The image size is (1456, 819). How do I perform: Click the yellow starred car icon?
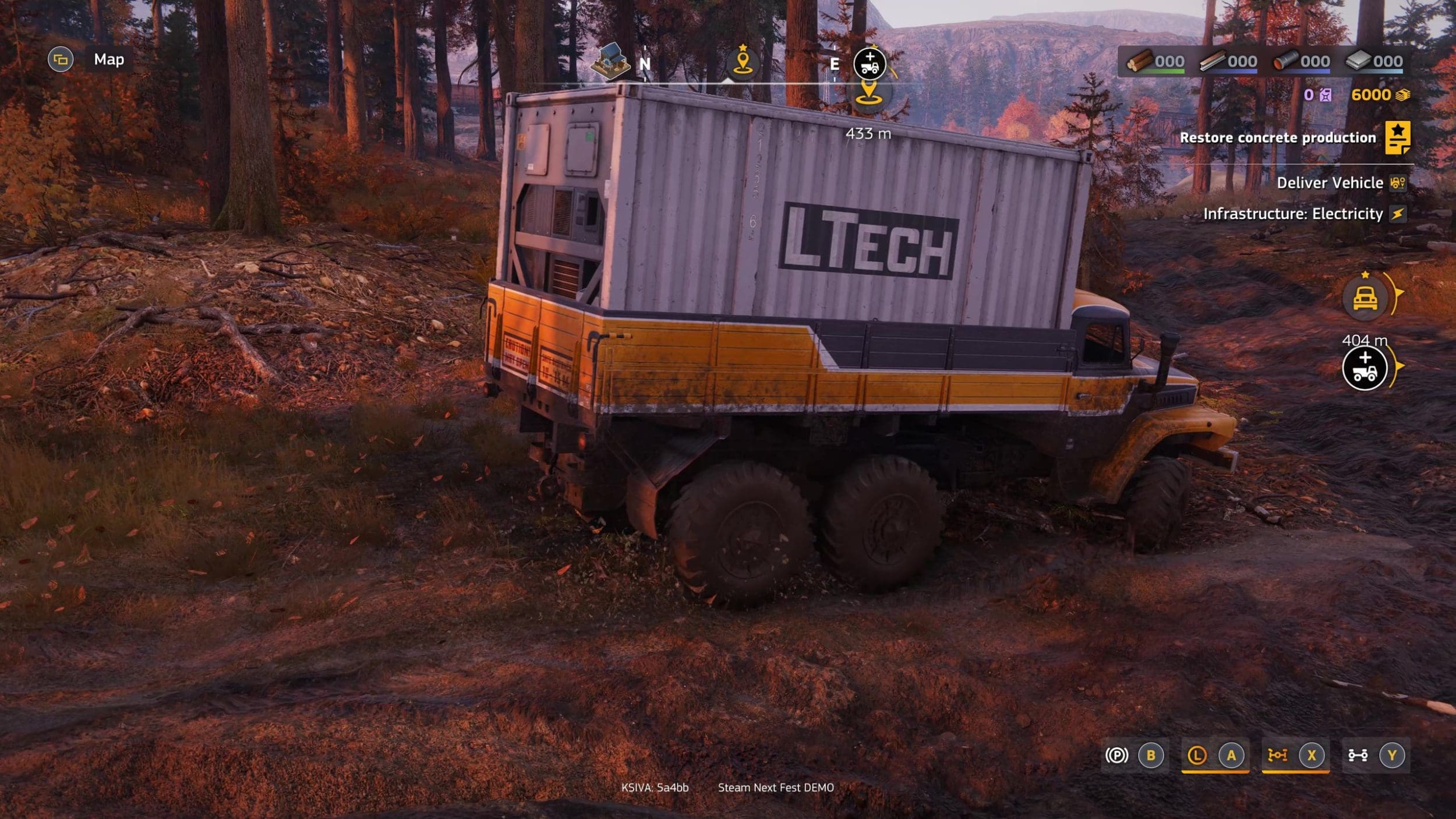[1365, 298]
